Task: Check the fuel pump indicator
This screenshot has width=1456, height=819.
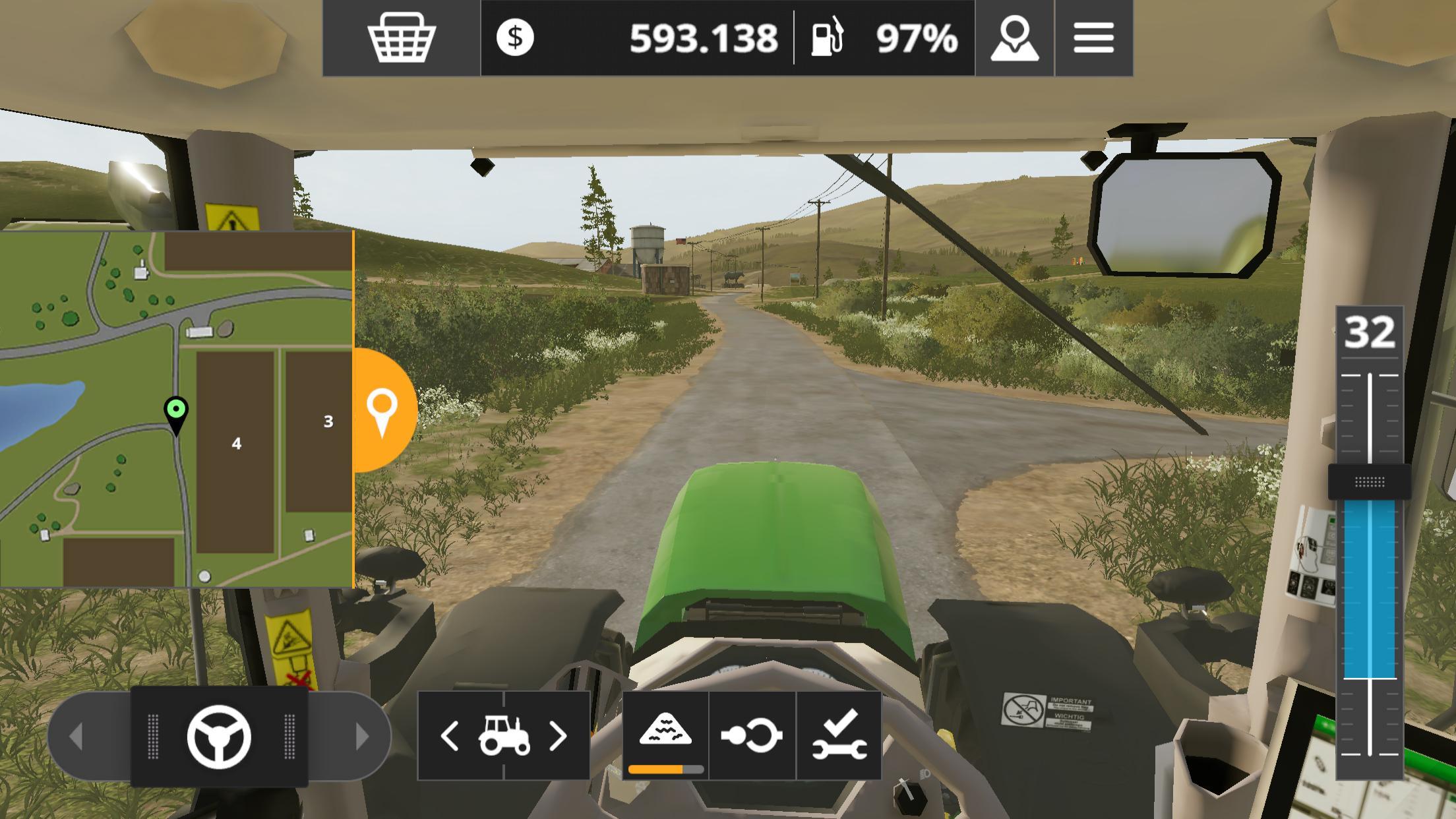Action: 829,40
